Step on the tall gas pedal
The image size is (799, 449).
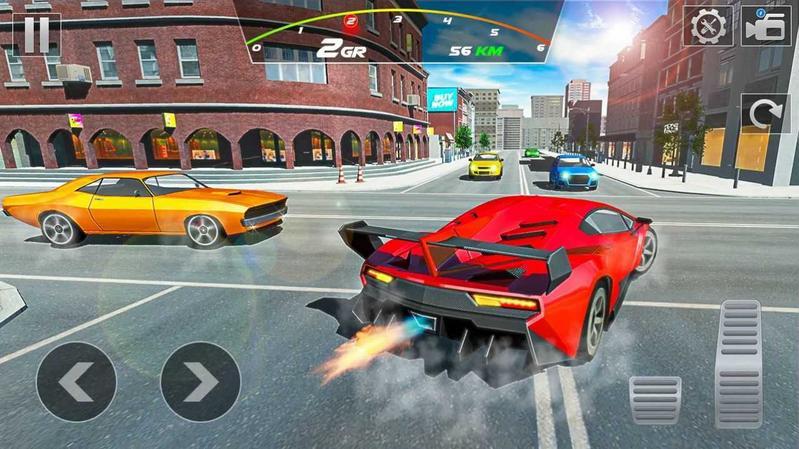point(739,362)
